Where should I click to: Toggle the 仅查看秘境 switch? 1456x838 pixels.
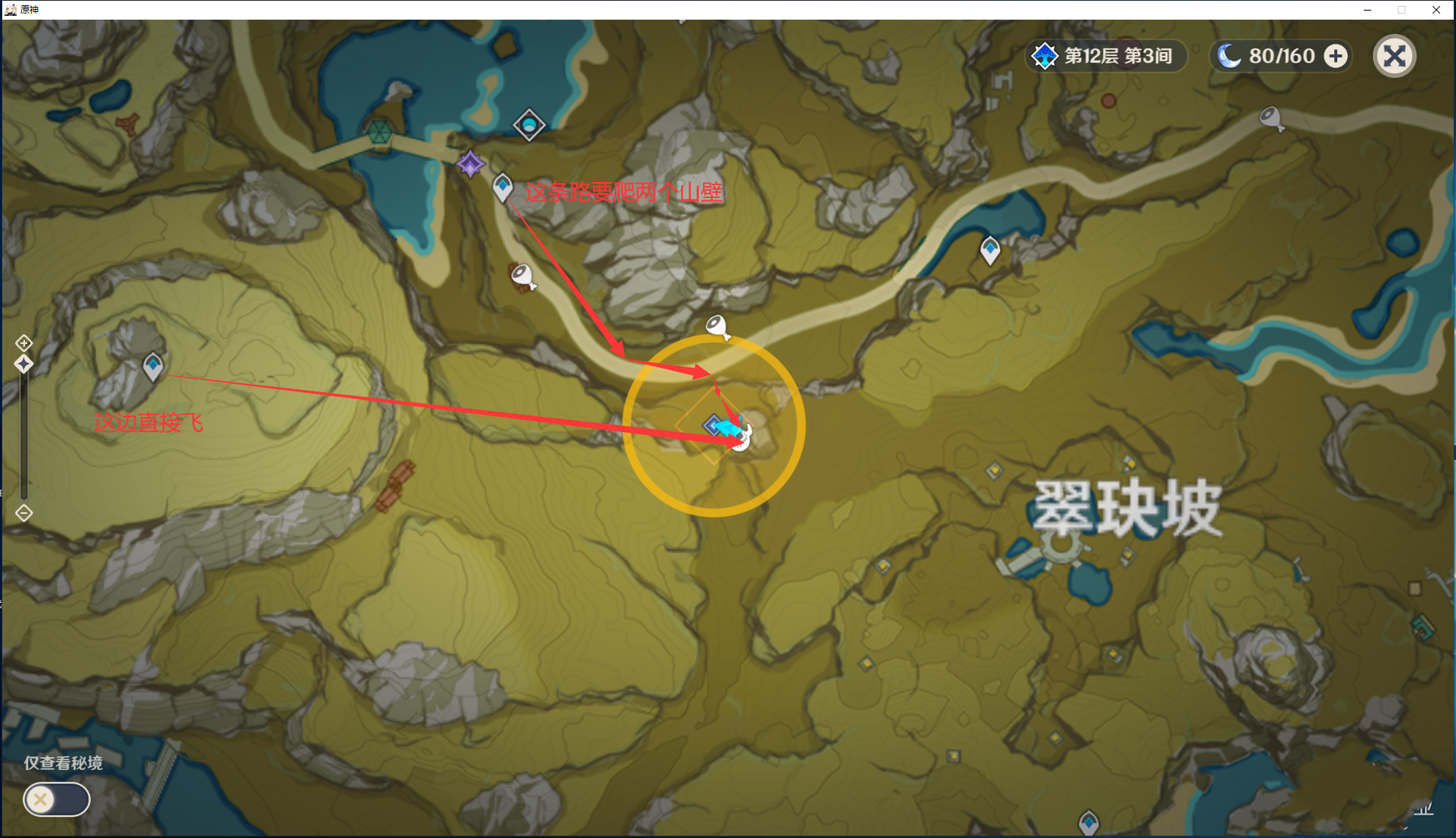[x=57, y=799]
